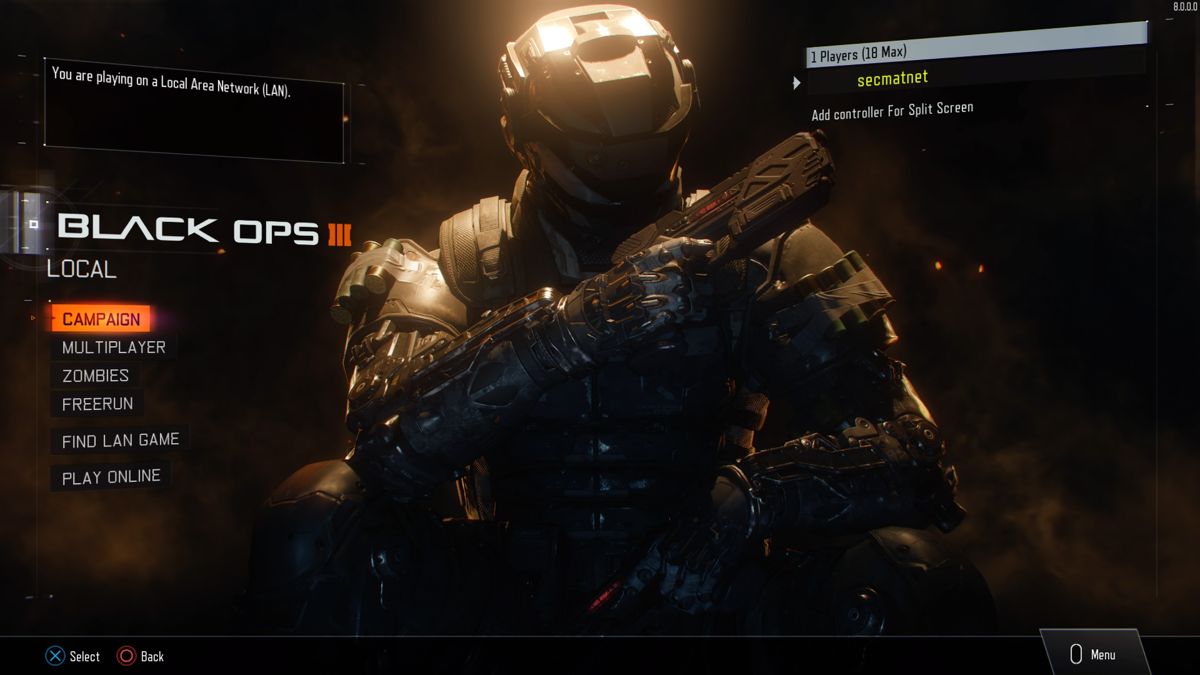Start the Freerun mode
The image size is (1200, 675).
tap(97, 404)
